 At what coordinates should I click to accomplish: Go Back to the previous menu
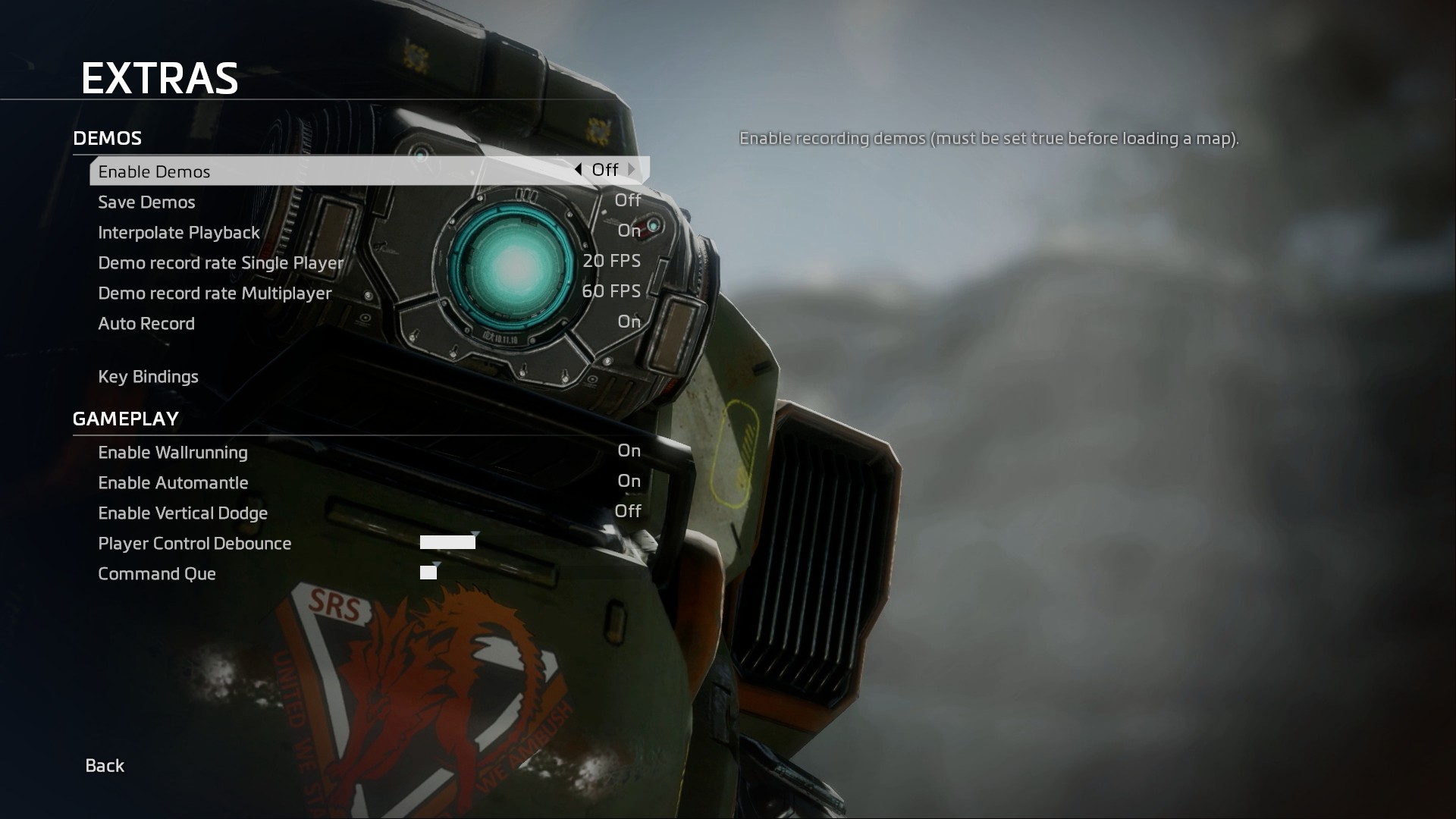tap(105, 766)
